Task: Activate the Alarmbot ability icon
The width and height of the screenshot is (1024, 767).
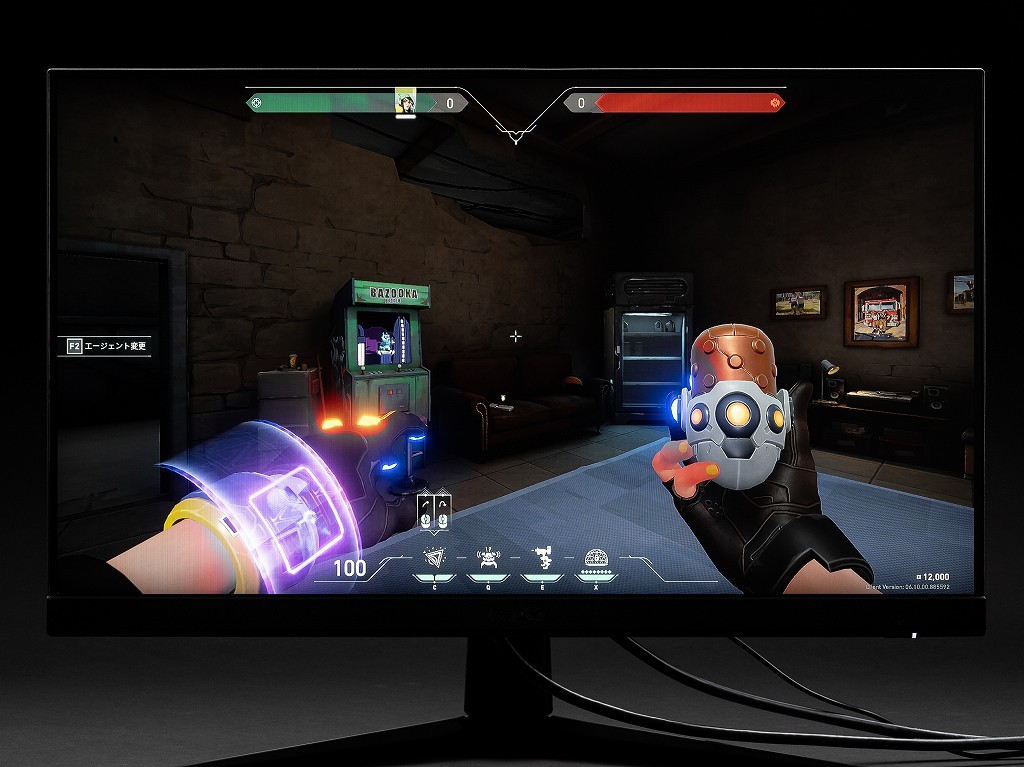Action: click(x=488, y=558)
